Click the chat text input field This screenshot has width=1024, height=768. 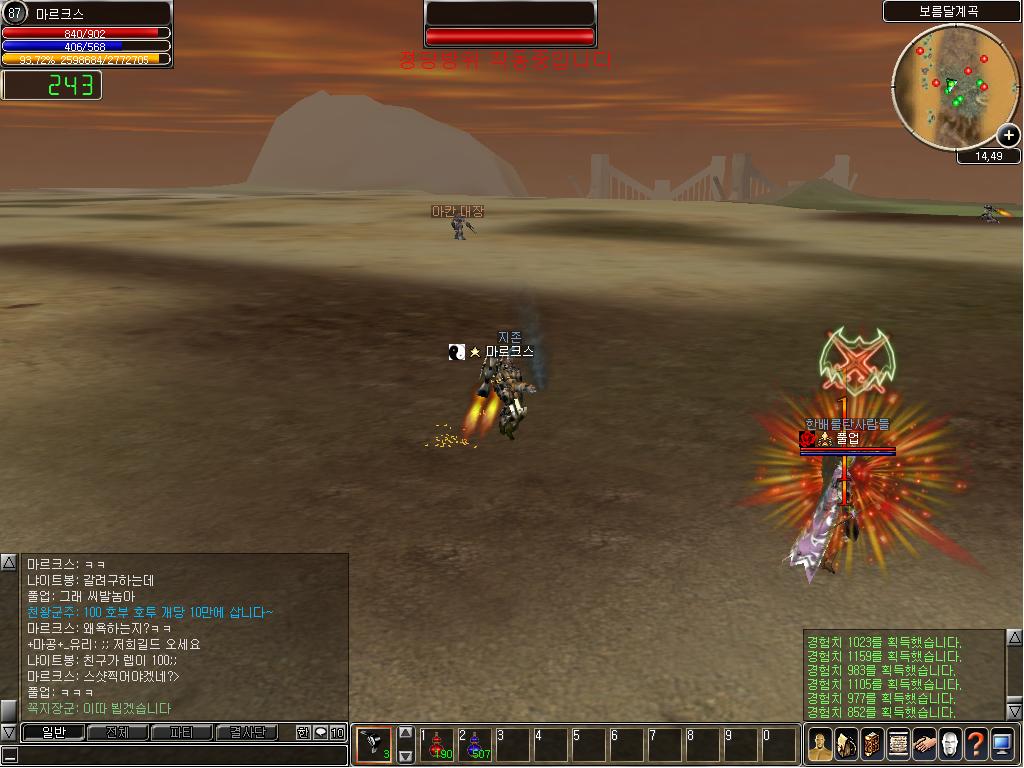(x=180, y=756)
